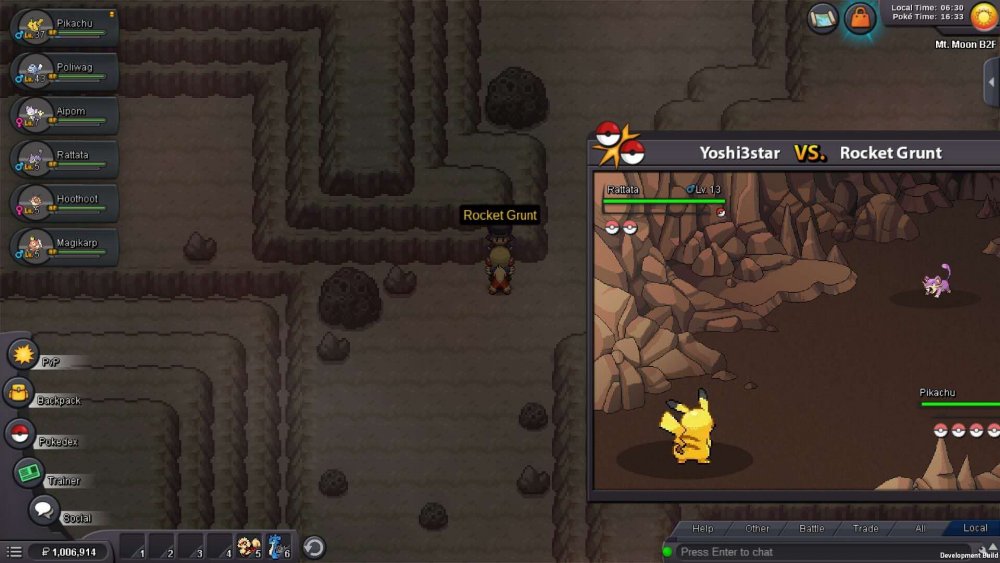Show the Trainer card menu

click(x=29, y=473)
